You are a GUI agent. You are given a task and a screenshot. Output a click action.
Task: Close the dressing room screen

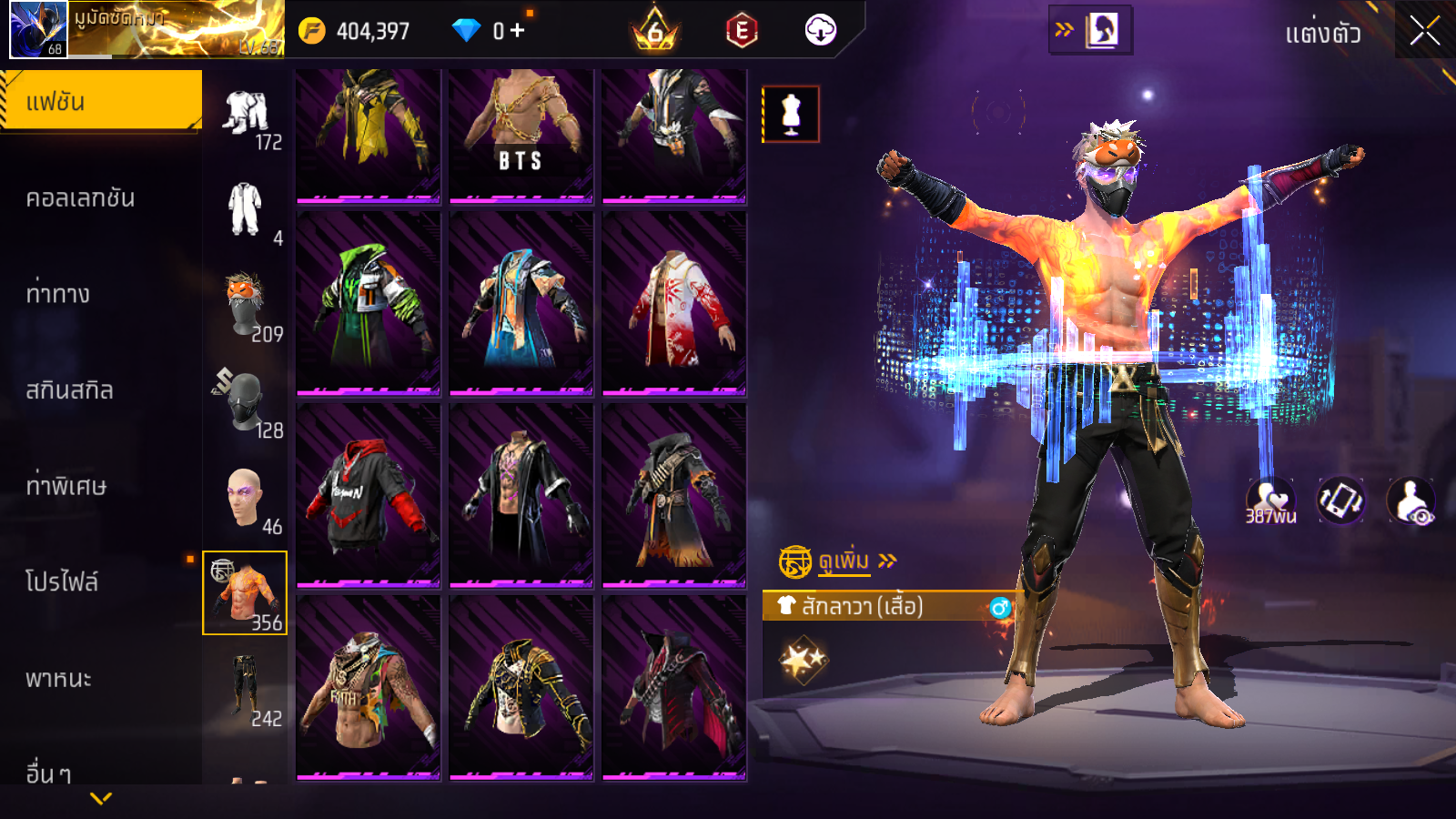(x=1424, y=31)
